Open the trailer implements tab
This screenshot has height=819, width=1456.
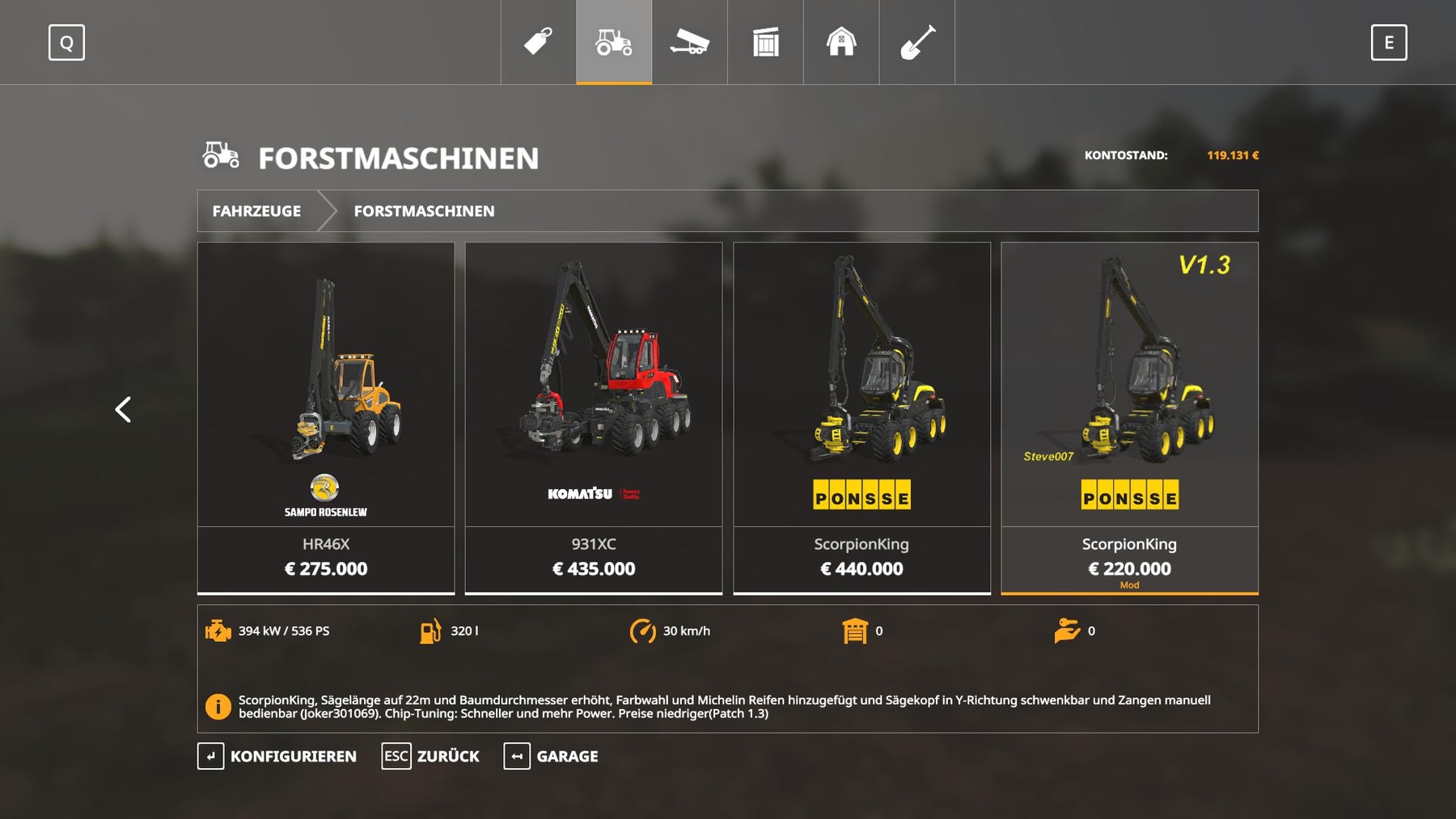click(689, 42)
